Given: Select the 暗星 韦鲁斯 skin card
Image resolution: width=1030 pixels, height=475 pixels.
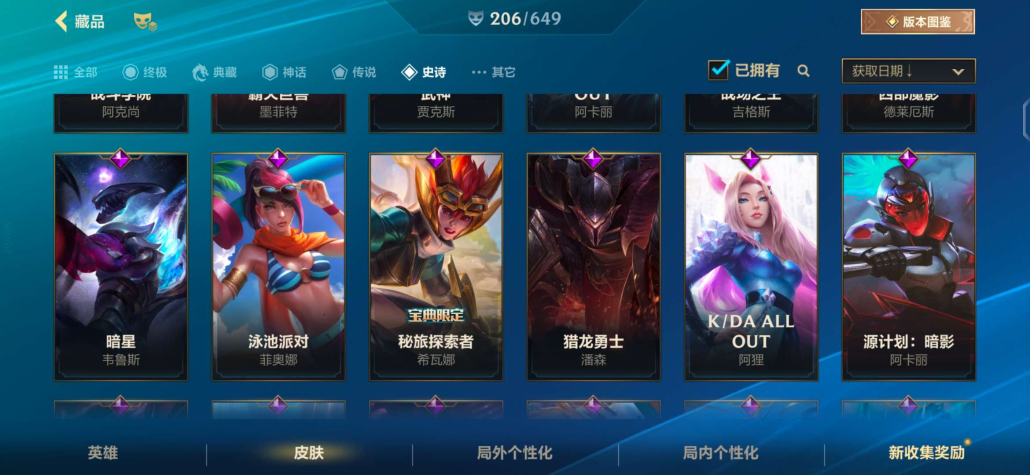Looking at the screenshot, I should (121, 266).
